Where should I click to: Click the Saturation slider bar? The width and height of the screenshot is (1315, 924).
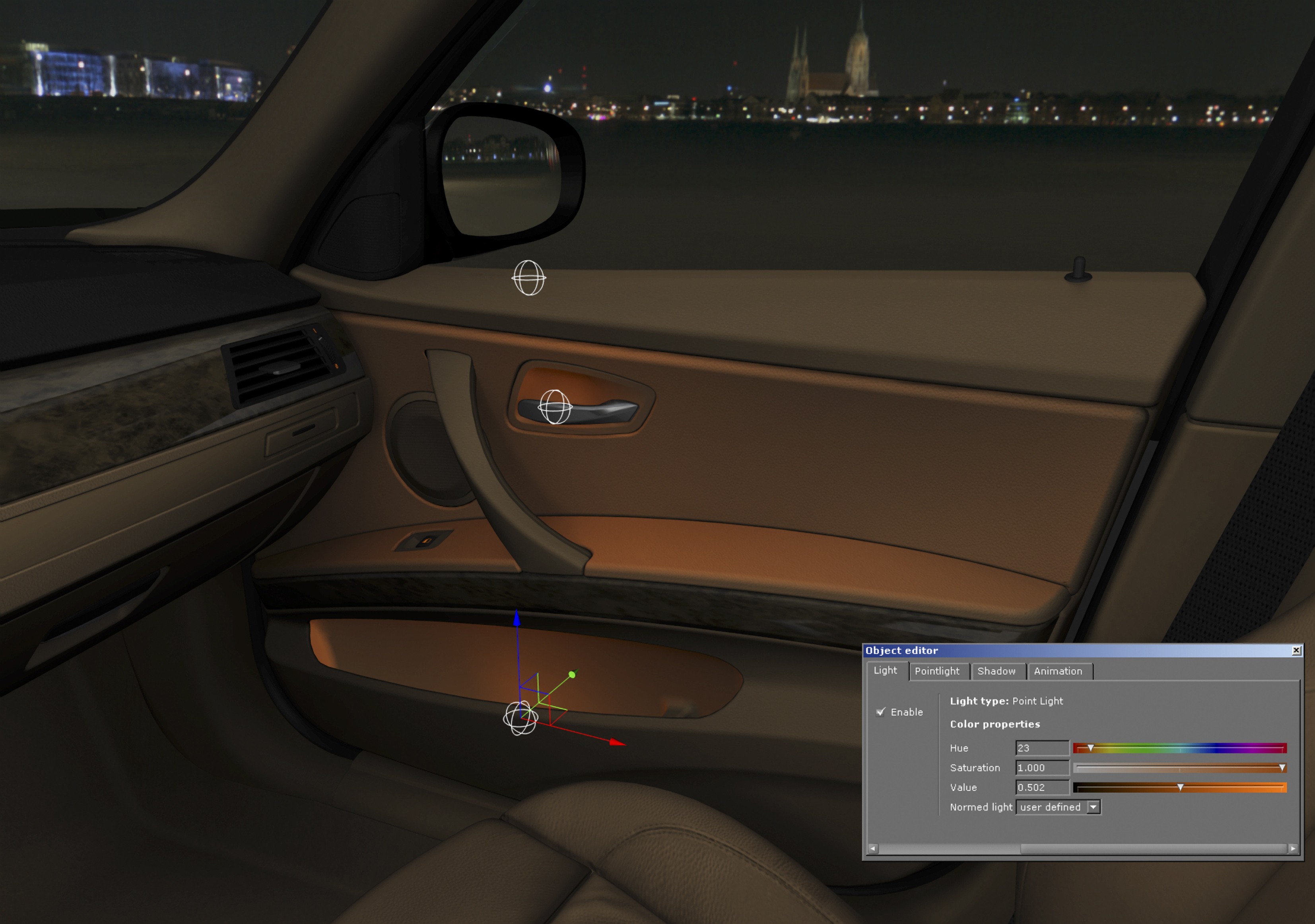pyautogui.click(x=1180, y=768)
